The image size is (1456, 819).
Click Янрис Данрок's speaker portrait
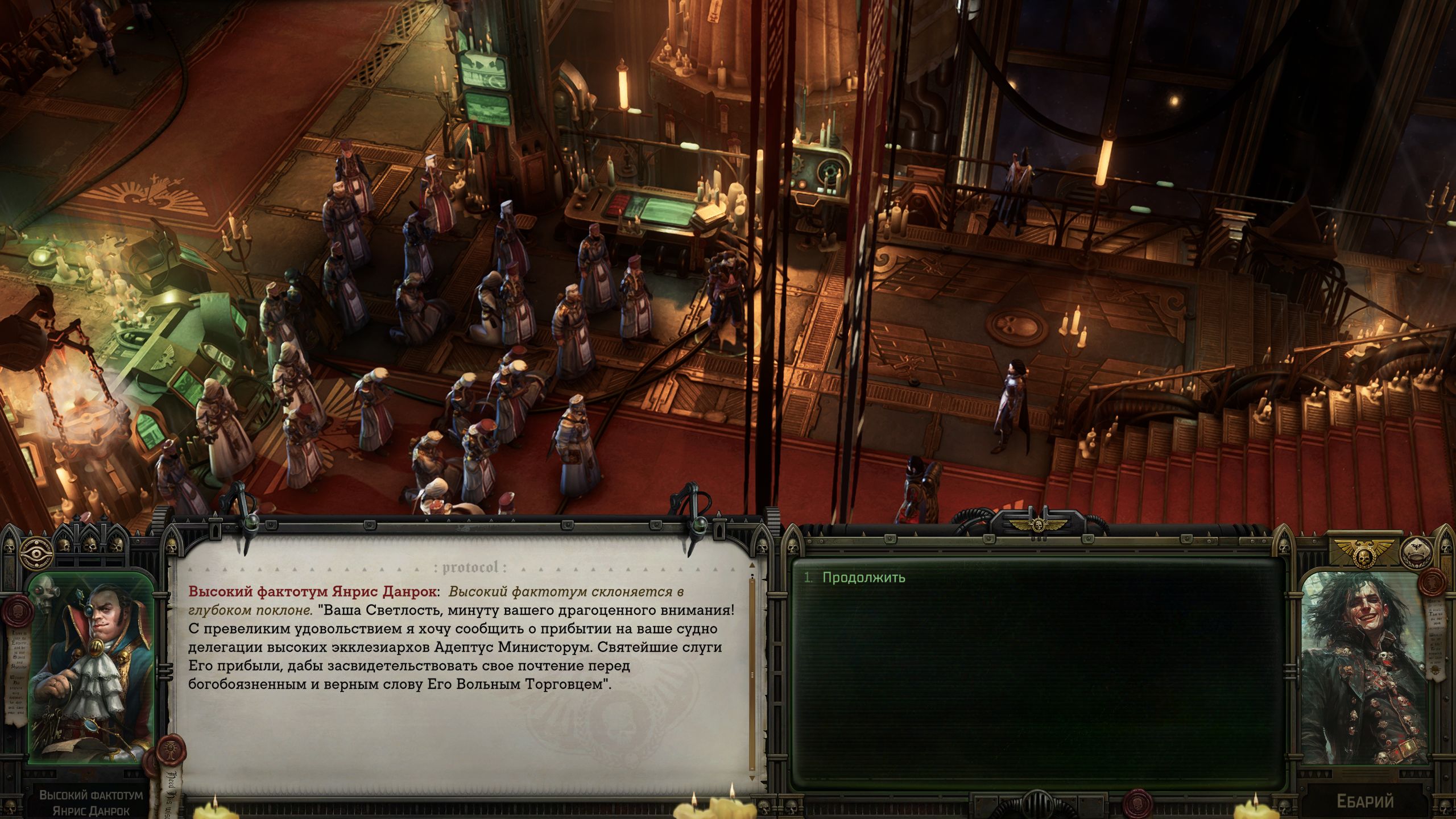point(92,668)
